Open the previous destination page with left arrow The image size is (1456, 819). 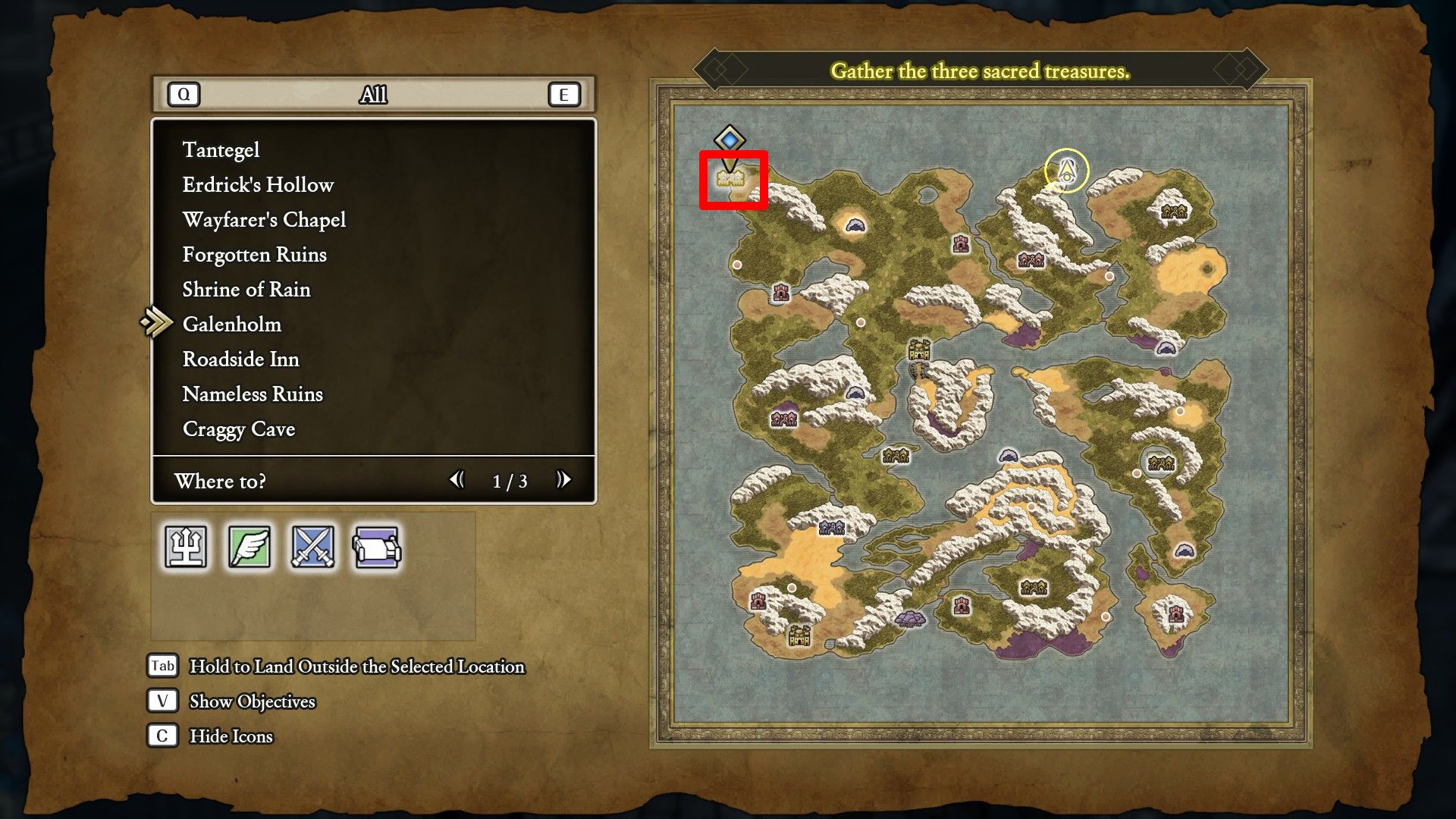click(x=457, y=480)
